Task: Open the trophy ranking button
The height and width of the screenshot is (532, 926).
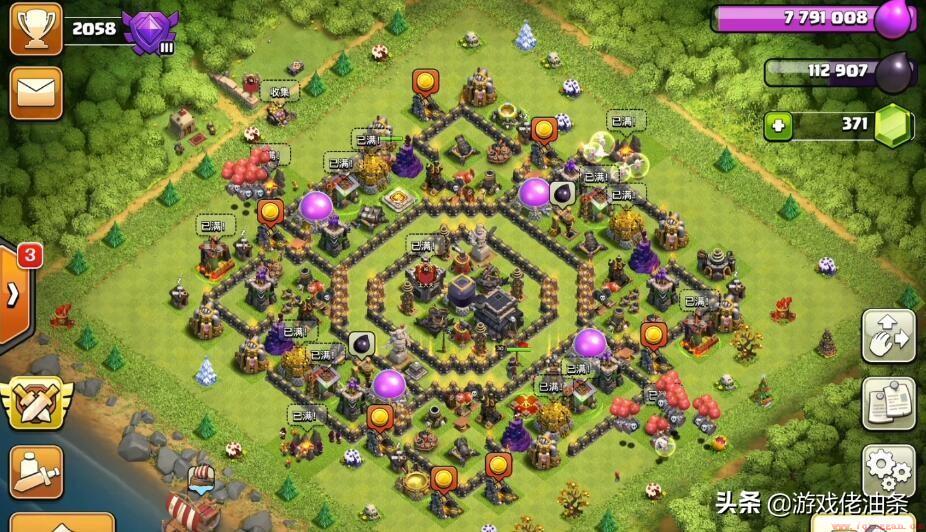Action: tap(36, 28)
